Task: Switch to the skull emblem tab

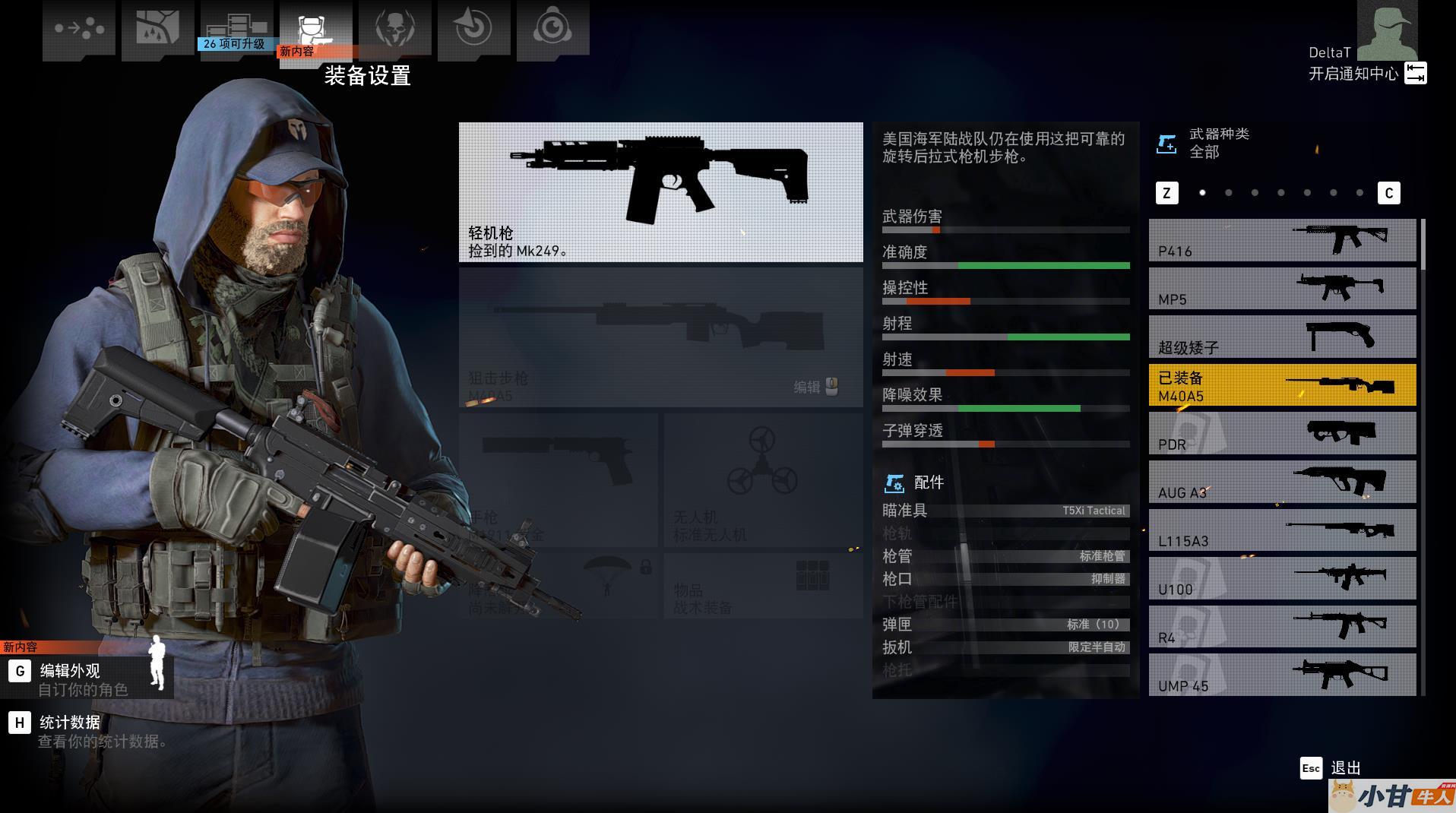Action: pyautogui.click(x=395, y=30)
